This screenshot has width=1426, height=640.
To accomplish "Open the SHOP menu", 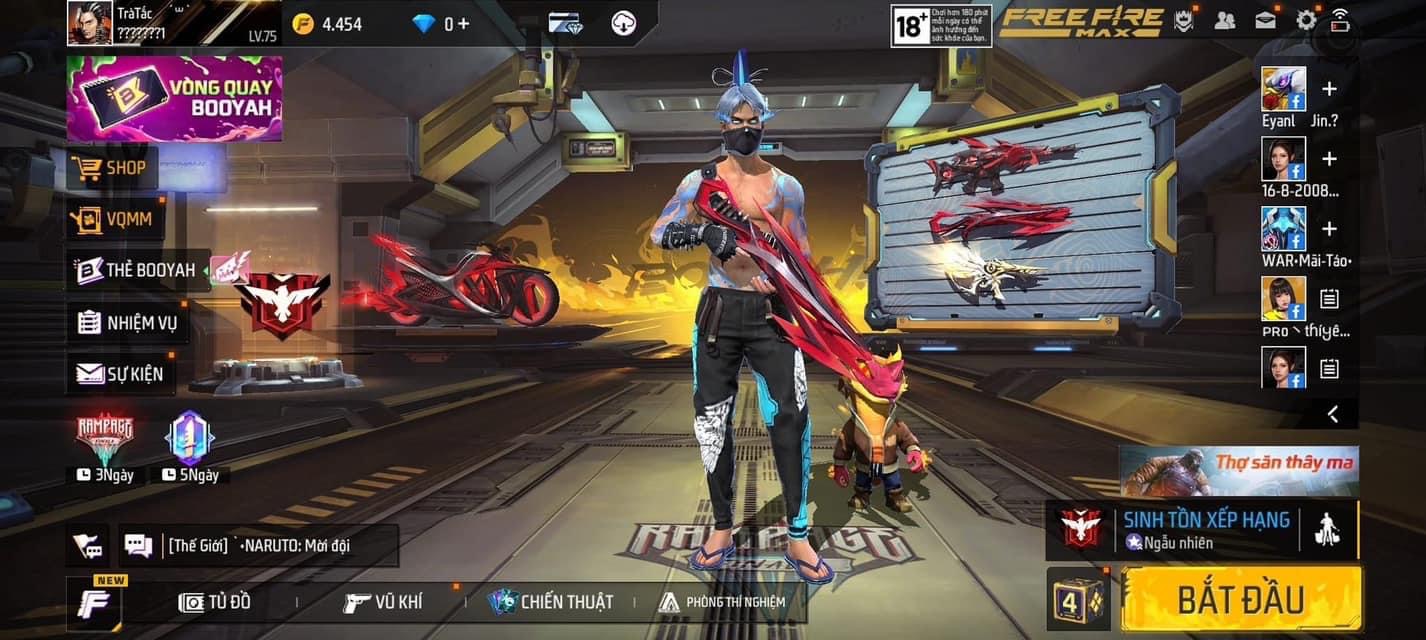I will point(113,168).
